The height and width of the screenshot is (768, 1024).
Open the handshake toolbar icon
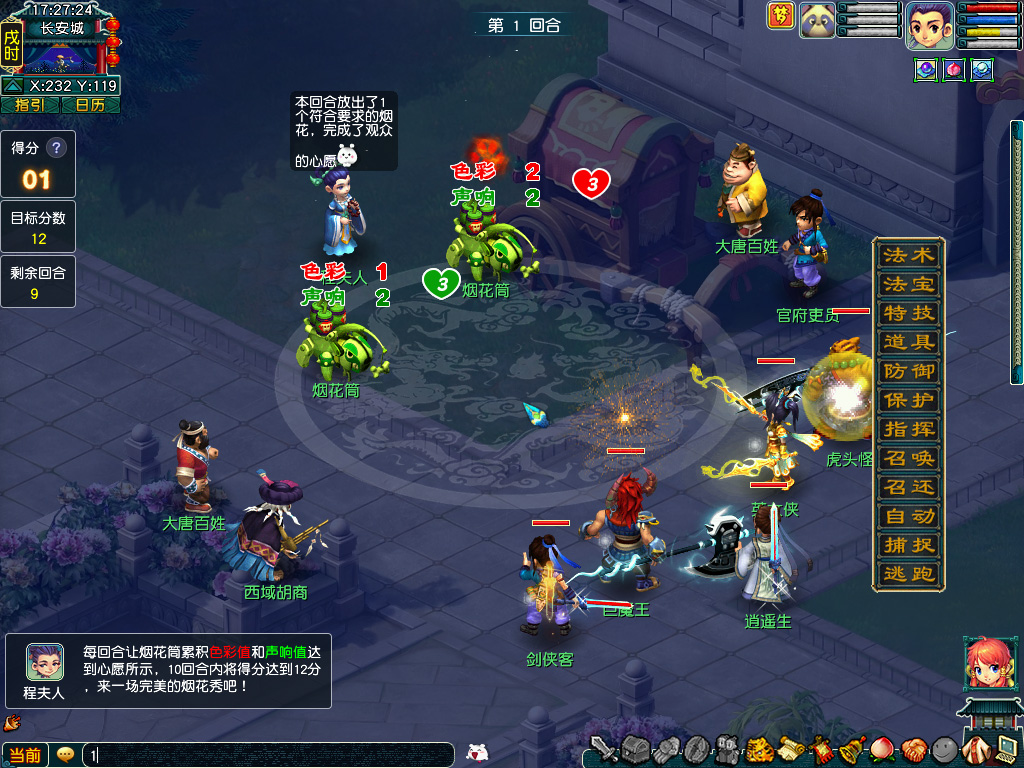912,748
